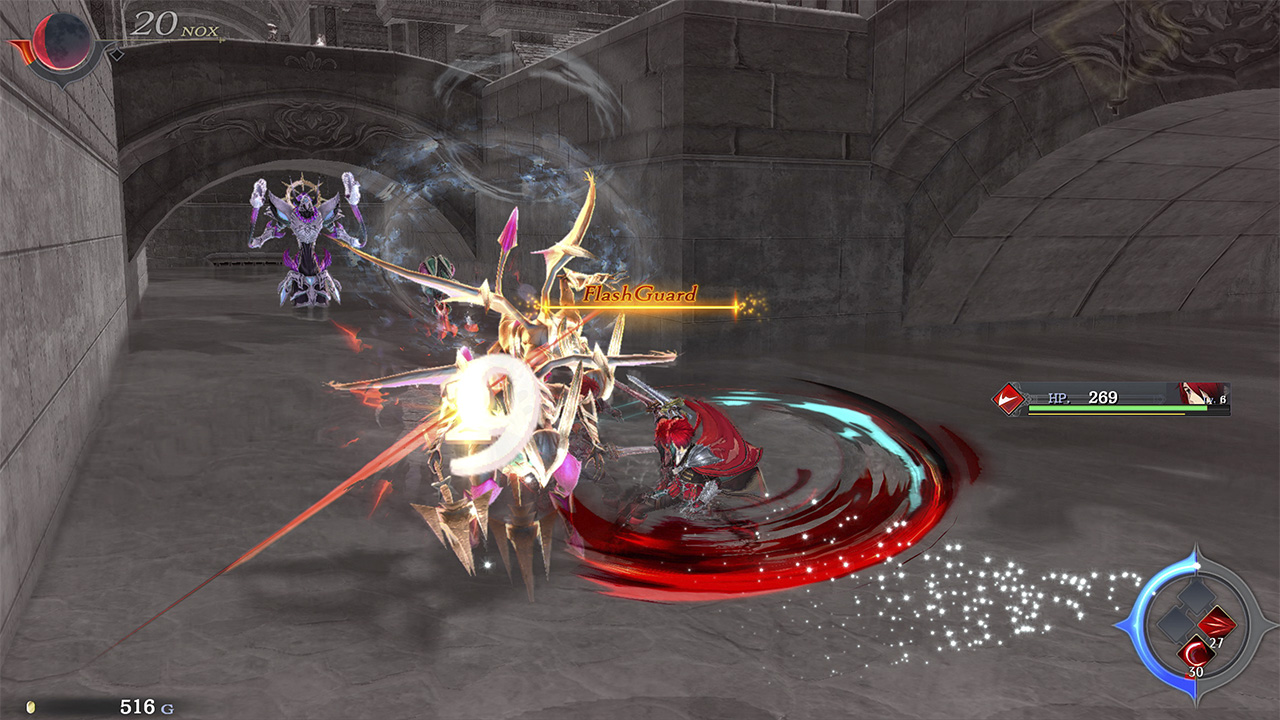Select the Lv. 6 label
Image resolution: width=1280 pixels, height=720 pixels.
pos(1214,400)
